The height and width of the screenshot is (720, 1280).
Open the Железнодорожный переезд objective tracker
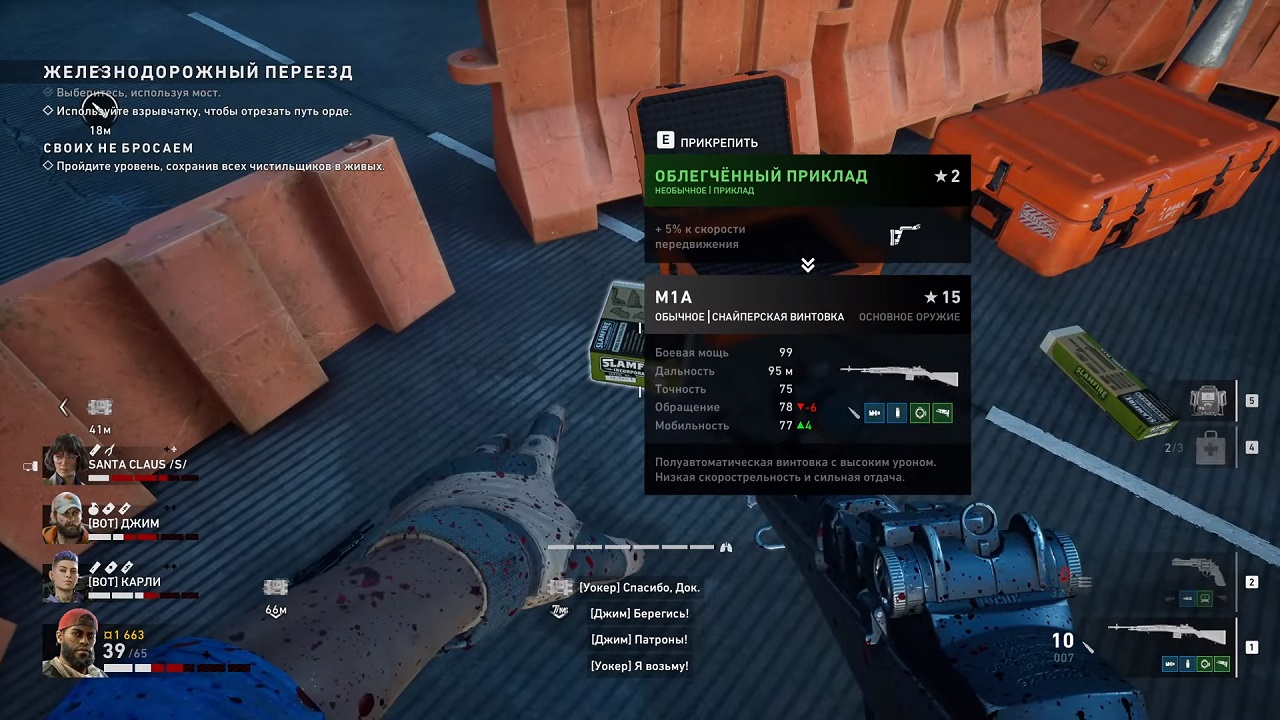(x=198, y=72)
